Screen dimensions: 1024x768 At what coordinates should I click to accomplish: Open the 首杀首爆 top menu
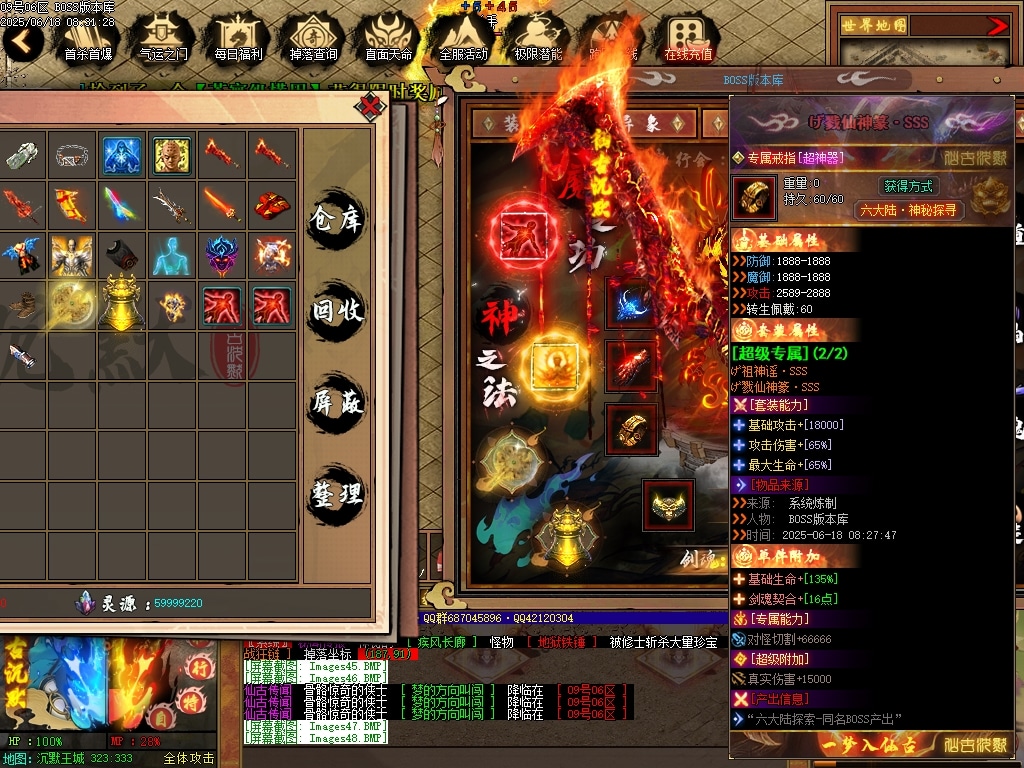(88, 40)
